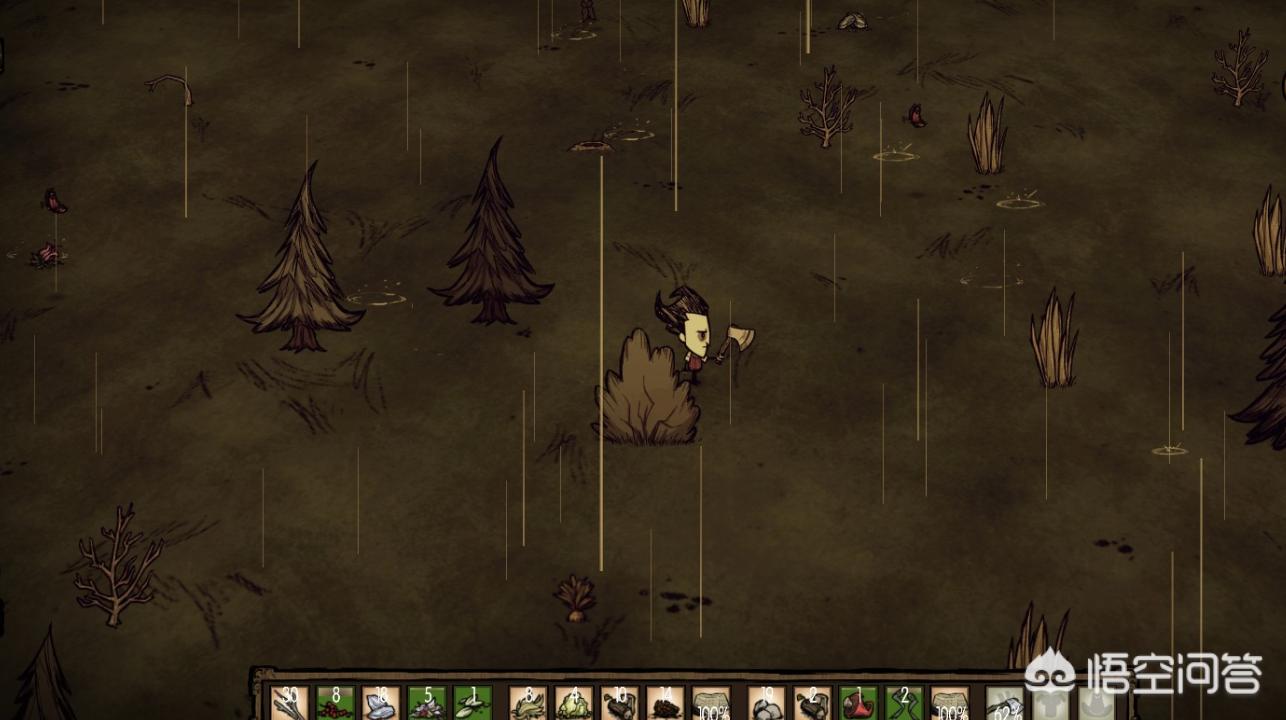Select the frog legs slot
The image size is (1286, 720).
pyautogui.click(x=904, y=703)
